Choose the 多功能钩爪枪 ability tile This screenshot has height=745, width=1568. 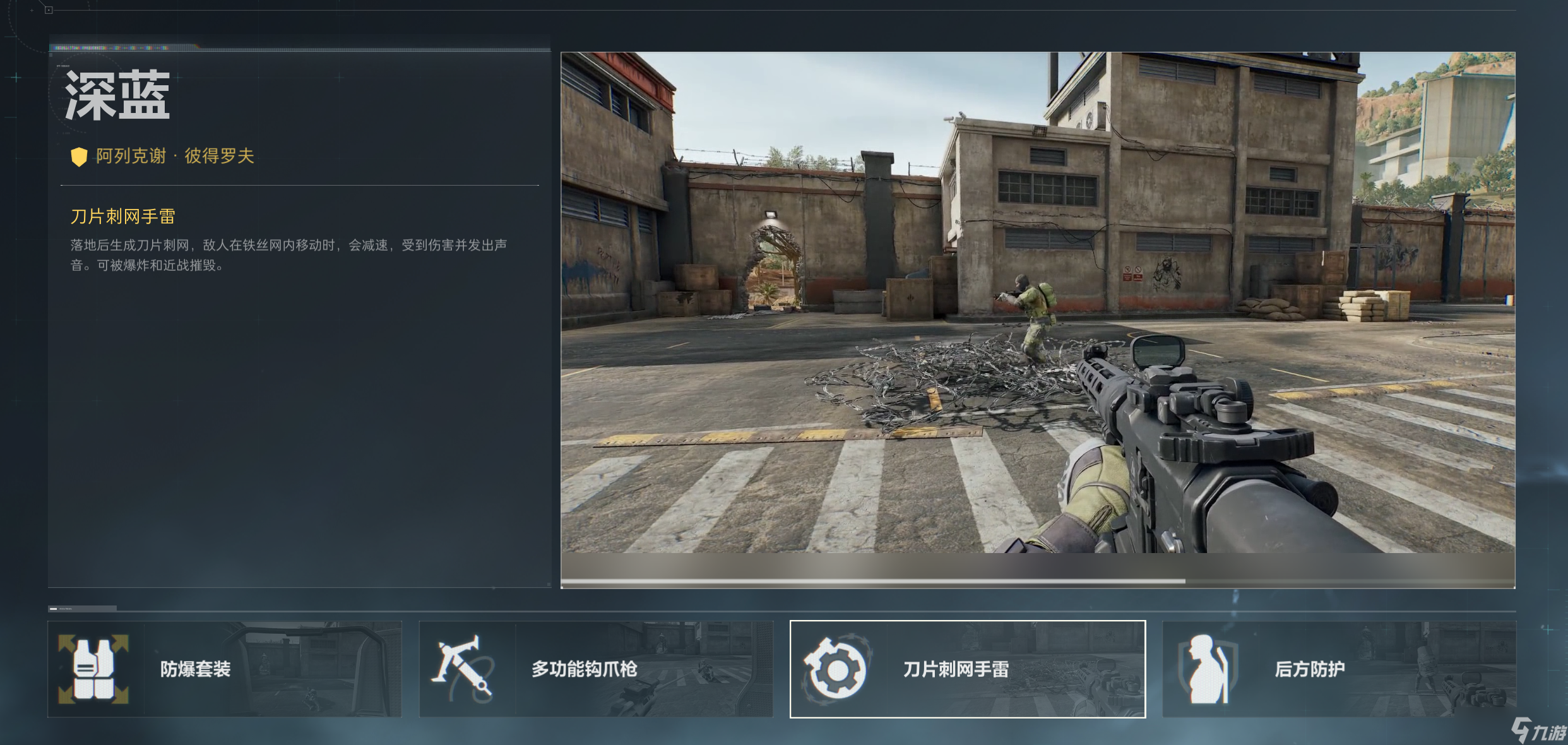(x=596, y=669)
